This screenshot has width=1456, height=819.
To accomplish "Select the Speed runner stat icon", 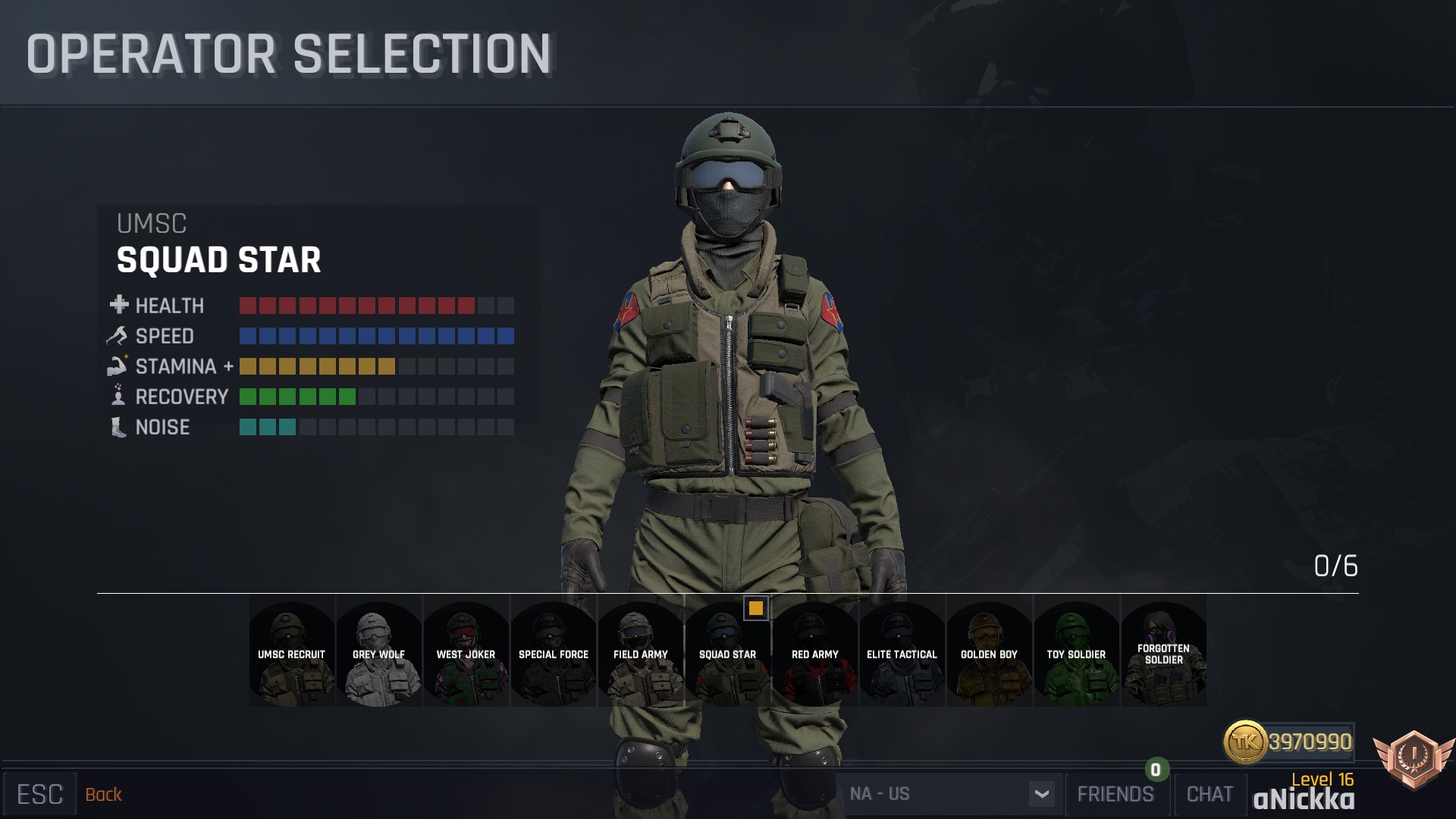I will pos(116,335).
